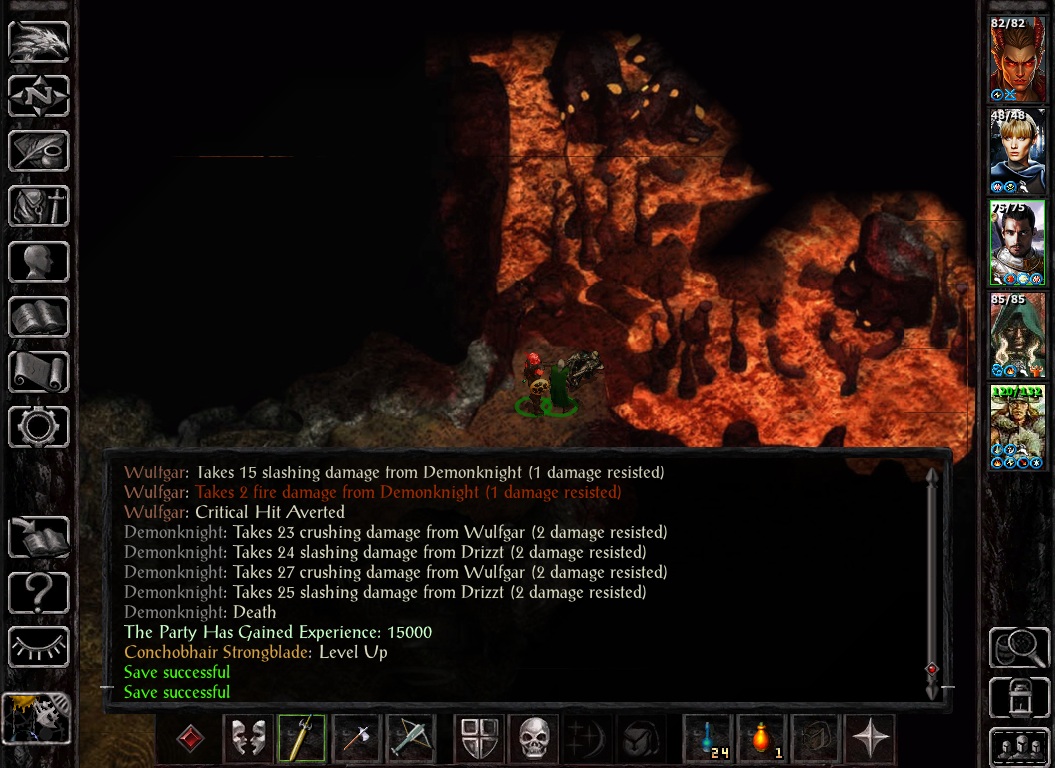
Task: Quick save with the book arrow button
Action: point(39,537)
